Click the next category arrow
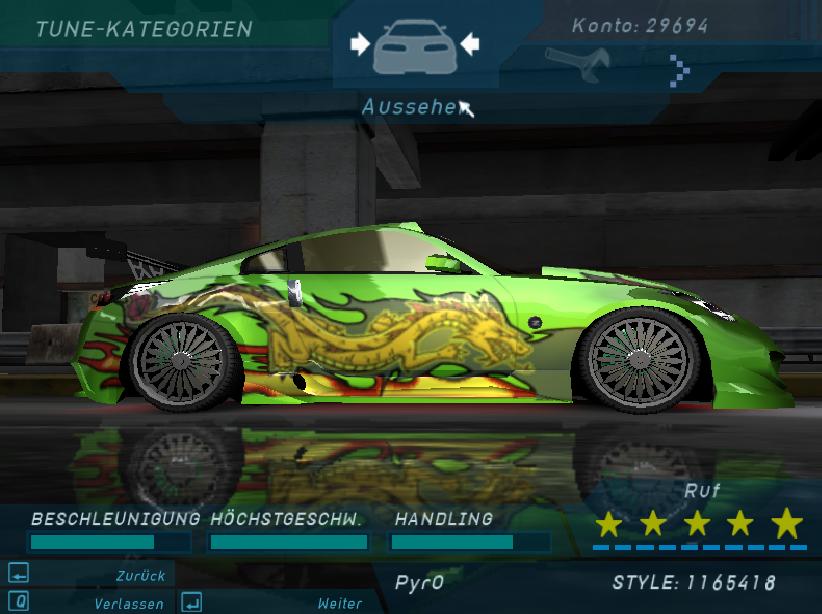 coord(681,69)
